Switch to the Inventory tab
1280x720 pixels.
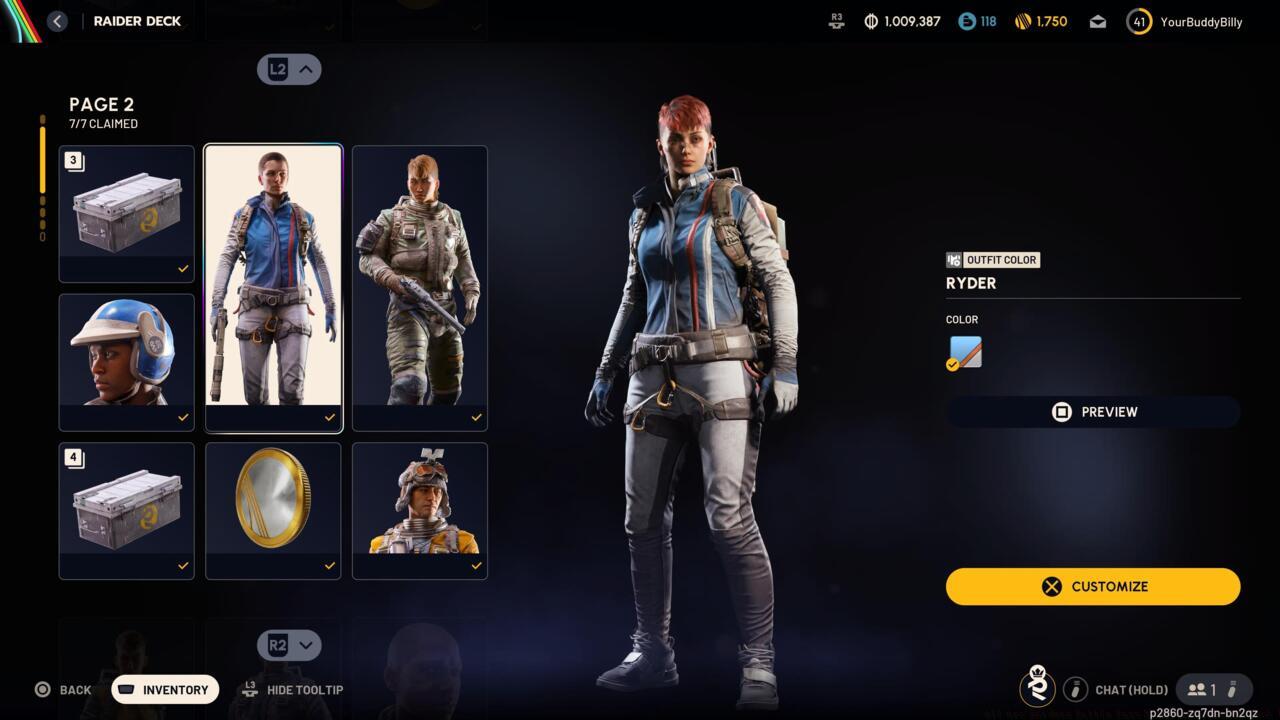(164, 689)
